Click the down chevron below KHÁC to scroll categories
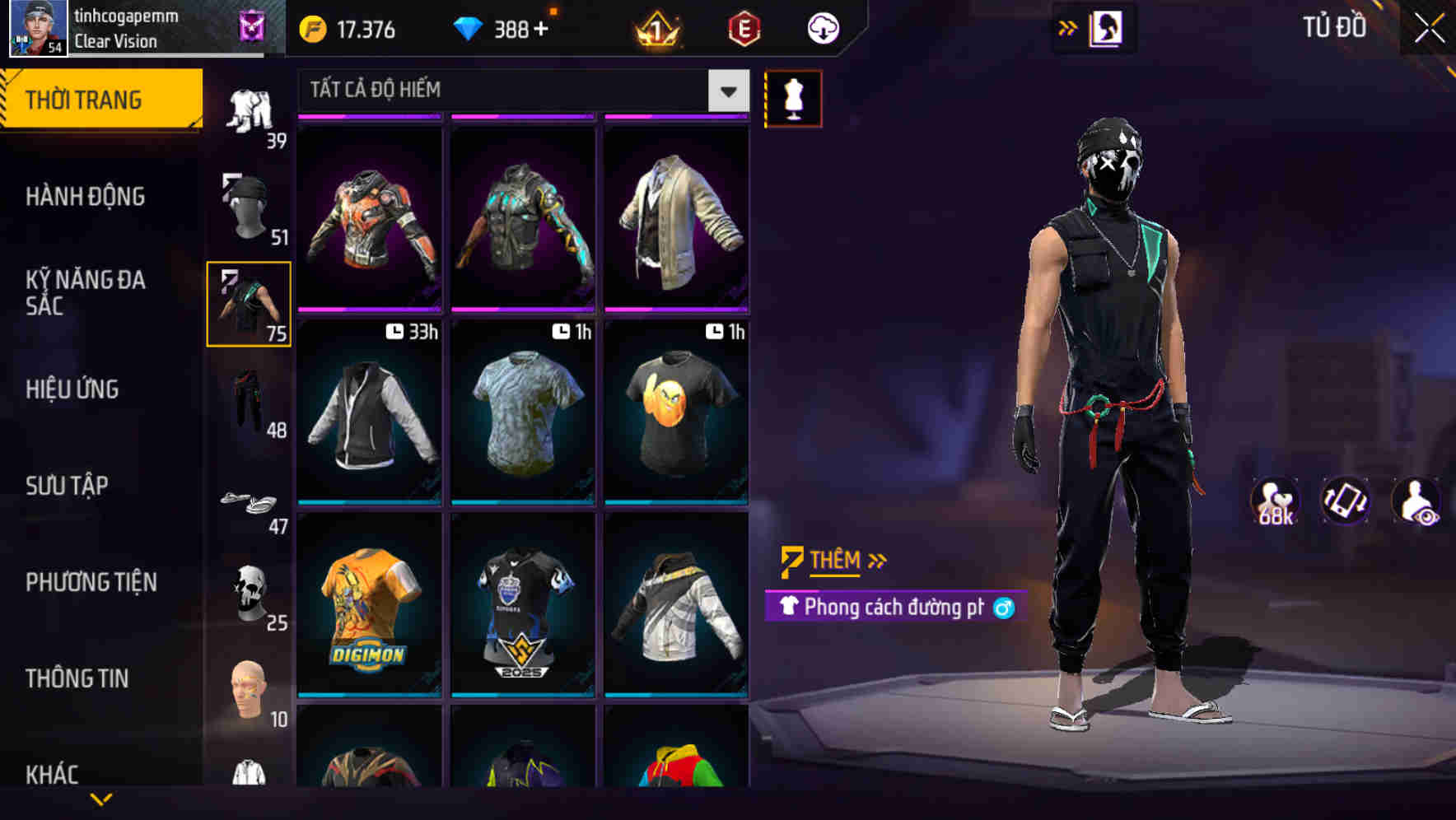1456x820 pixels. click(101, 798)
